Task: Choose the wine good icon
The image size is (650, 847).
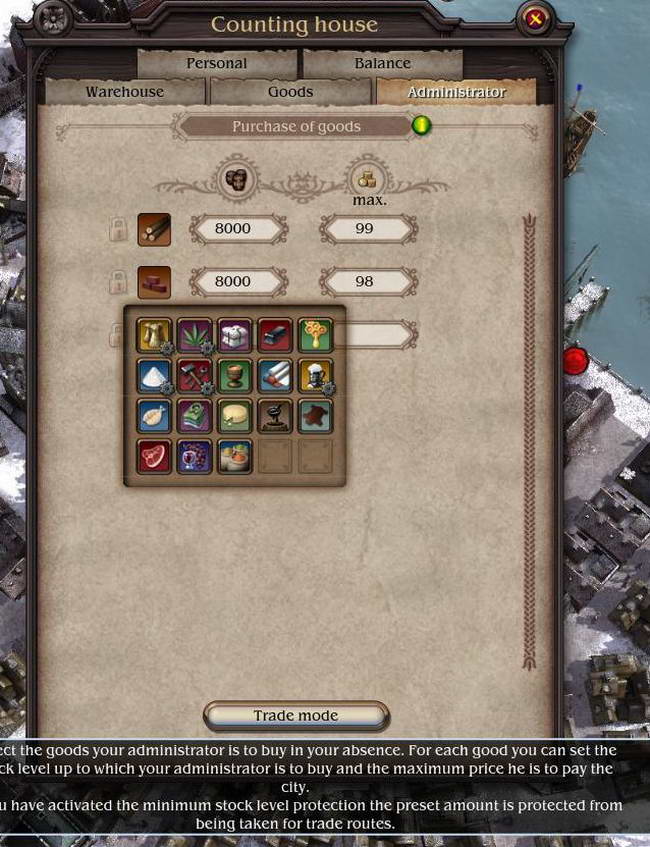Action: [194, 457]
